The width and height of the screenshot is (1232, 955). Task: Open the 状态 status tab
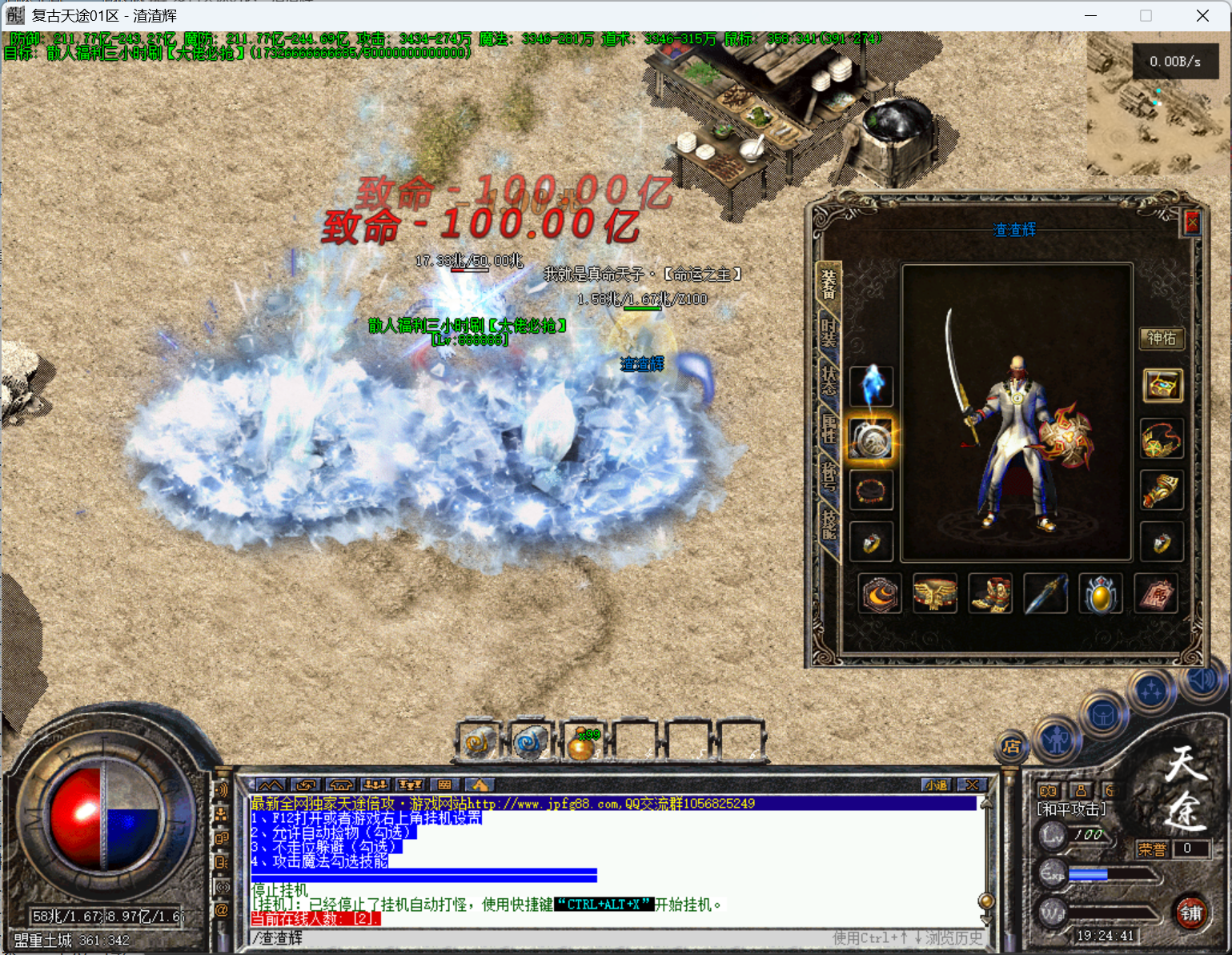pos(828,382)
